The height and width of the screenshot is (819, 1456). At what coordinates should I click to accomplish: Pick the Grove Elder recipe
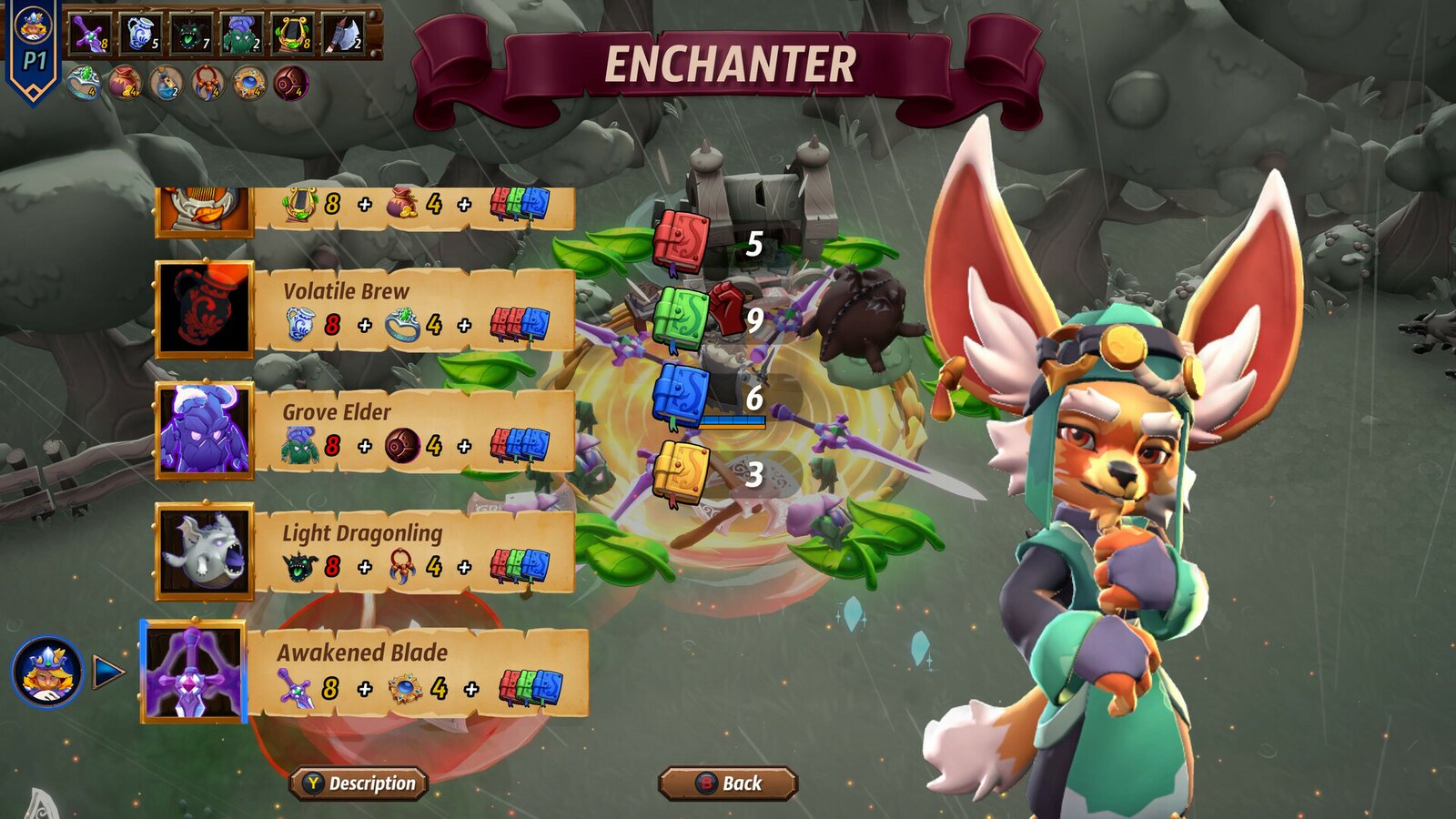[364, 430]
